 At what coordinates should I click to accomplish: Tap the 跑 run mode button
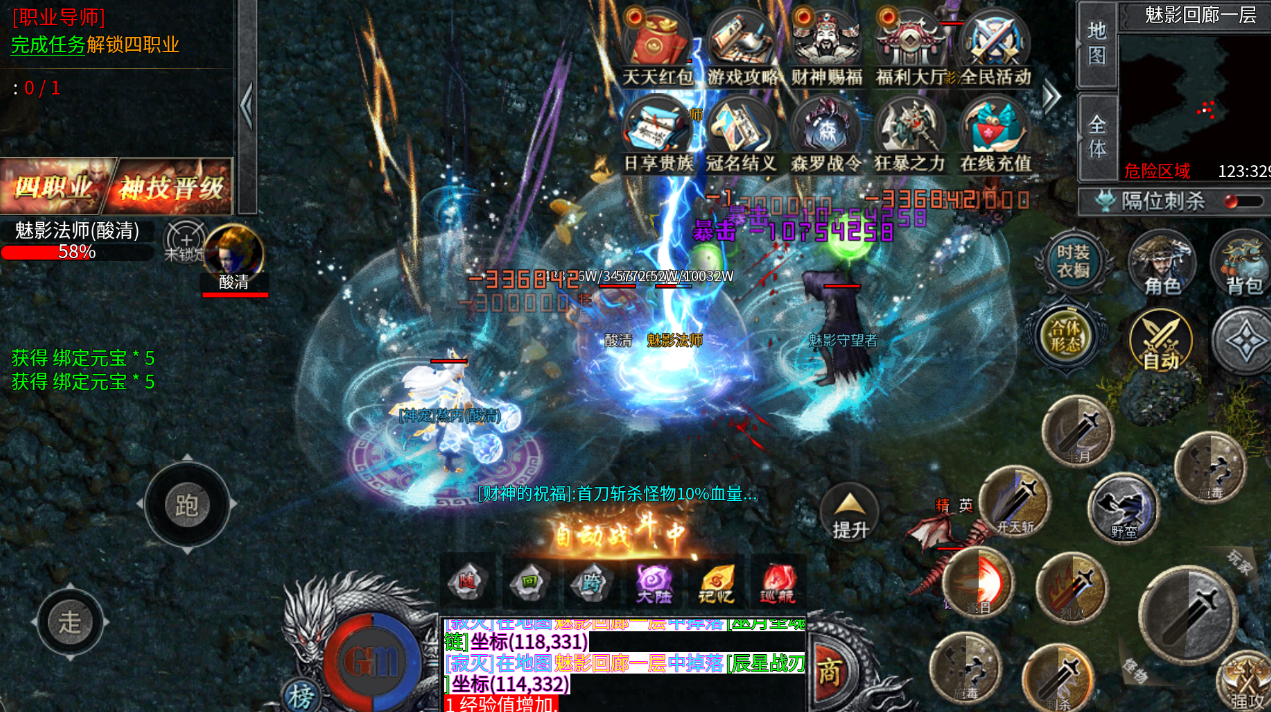coord(187,505)
